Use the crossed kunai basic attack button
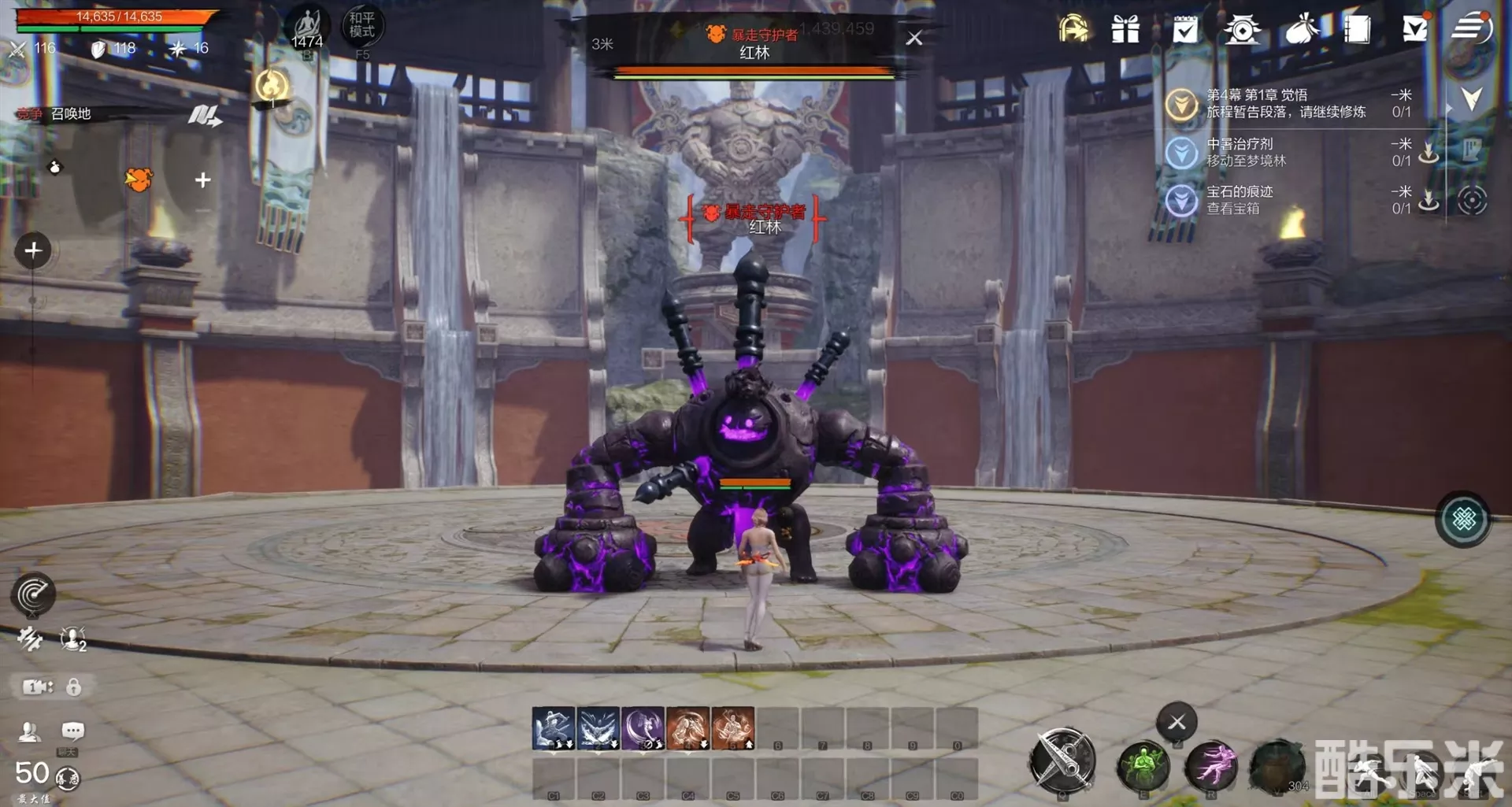 [x=1062, y=761]
